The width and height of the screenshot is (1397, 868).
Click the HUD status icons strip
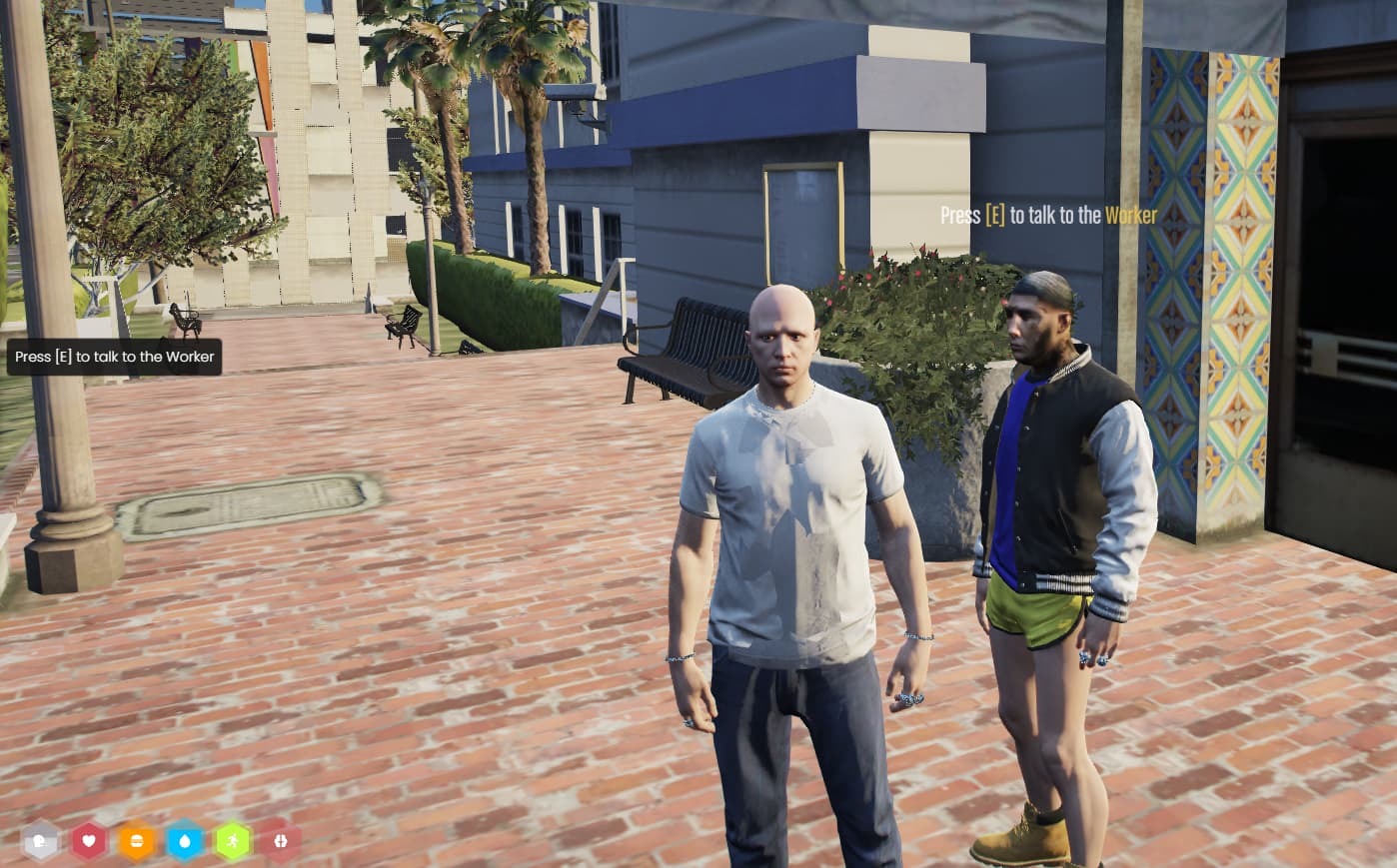[160, 841]
